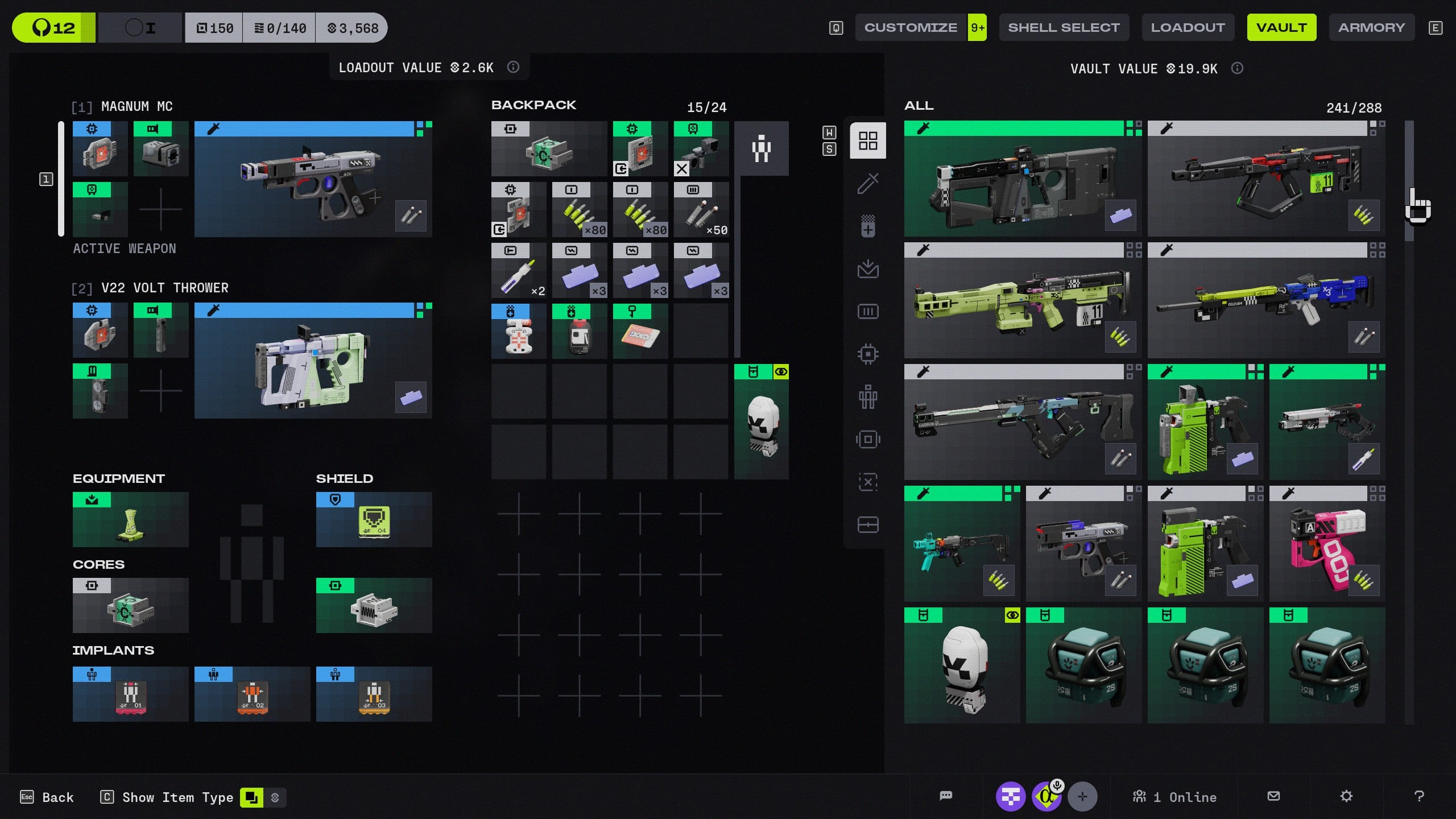Choose the implant labeled 01
The width and height of the screenshot is (1456, 819).
(130, 694)
